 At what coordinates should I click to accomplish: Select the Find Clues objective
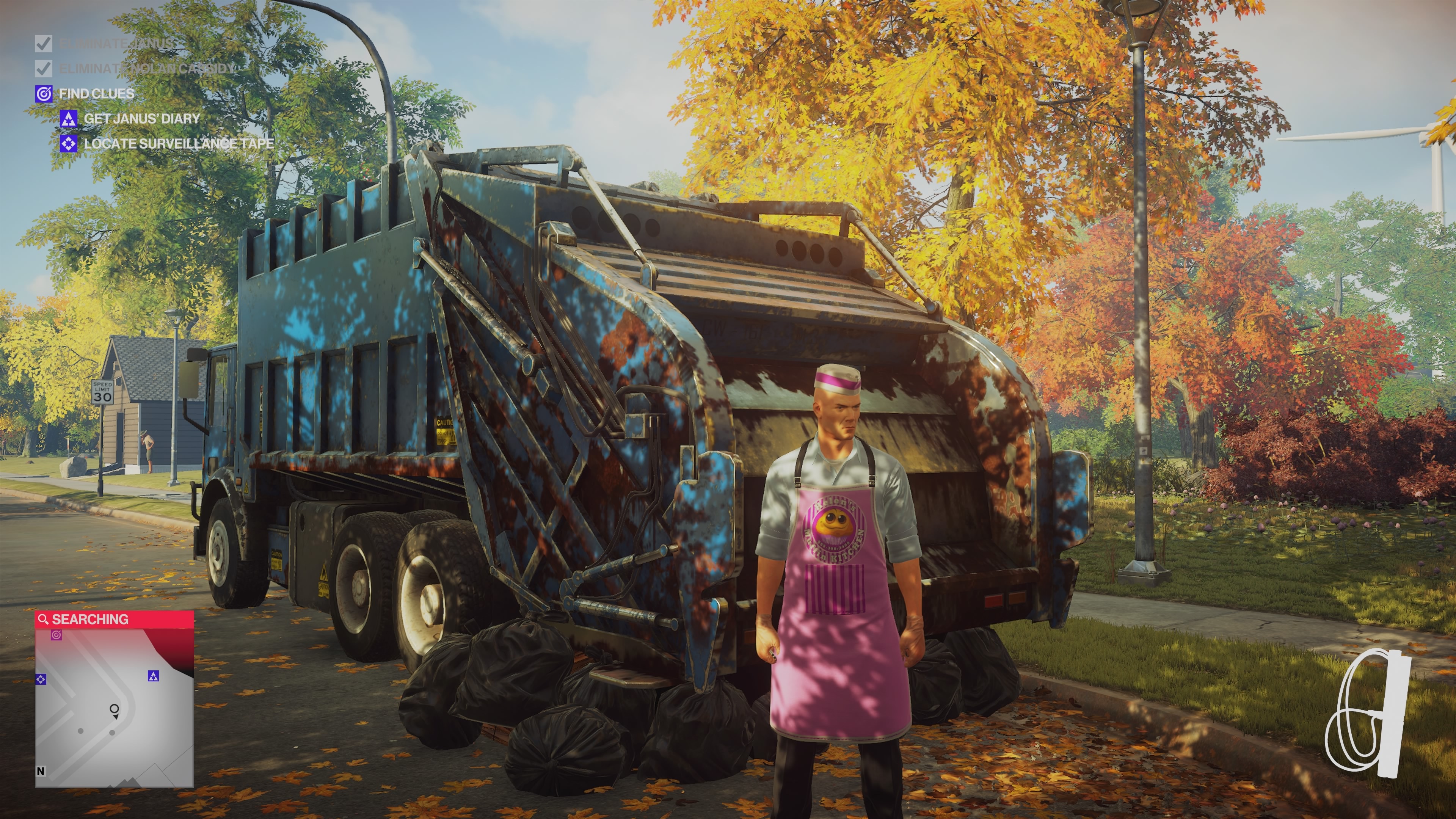(96, 94)
